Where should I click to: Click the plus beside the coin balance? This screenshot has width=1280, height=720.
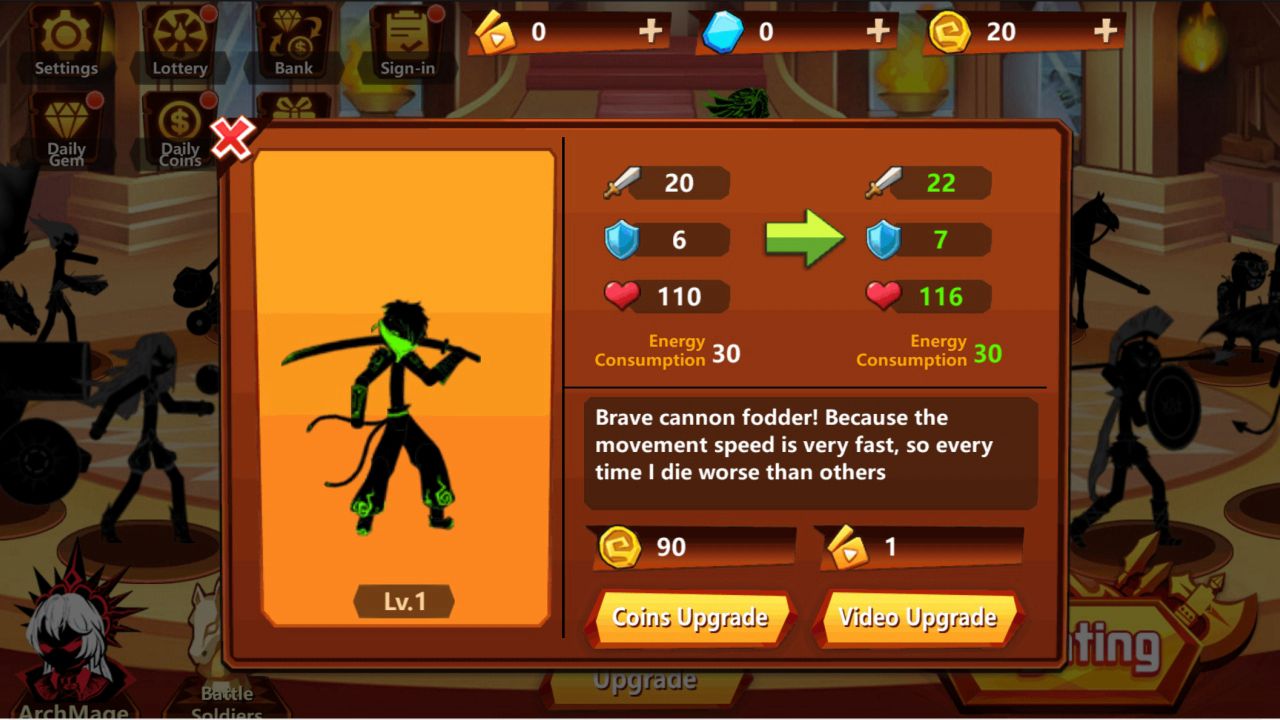click(x=1104, y=31)
